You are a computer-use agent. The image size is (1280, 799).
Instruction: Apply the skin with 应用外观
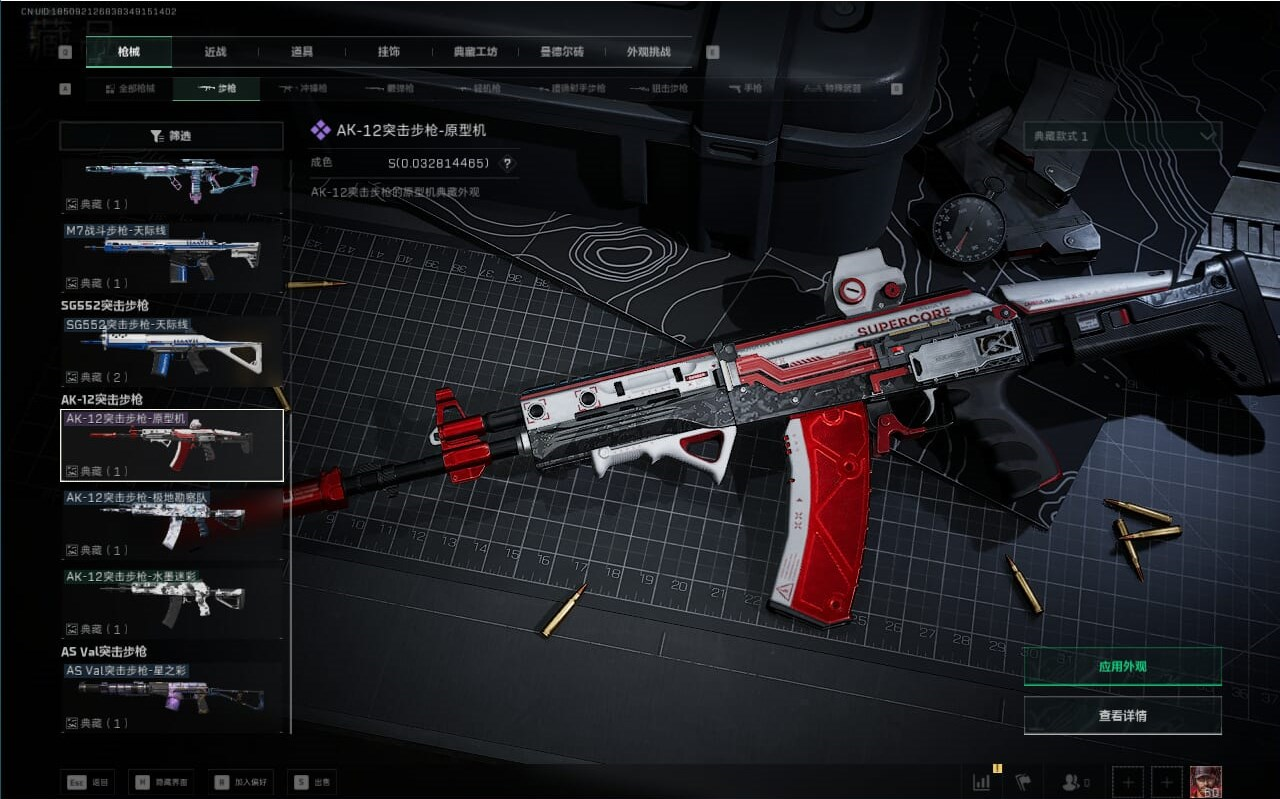(1122, 666)
